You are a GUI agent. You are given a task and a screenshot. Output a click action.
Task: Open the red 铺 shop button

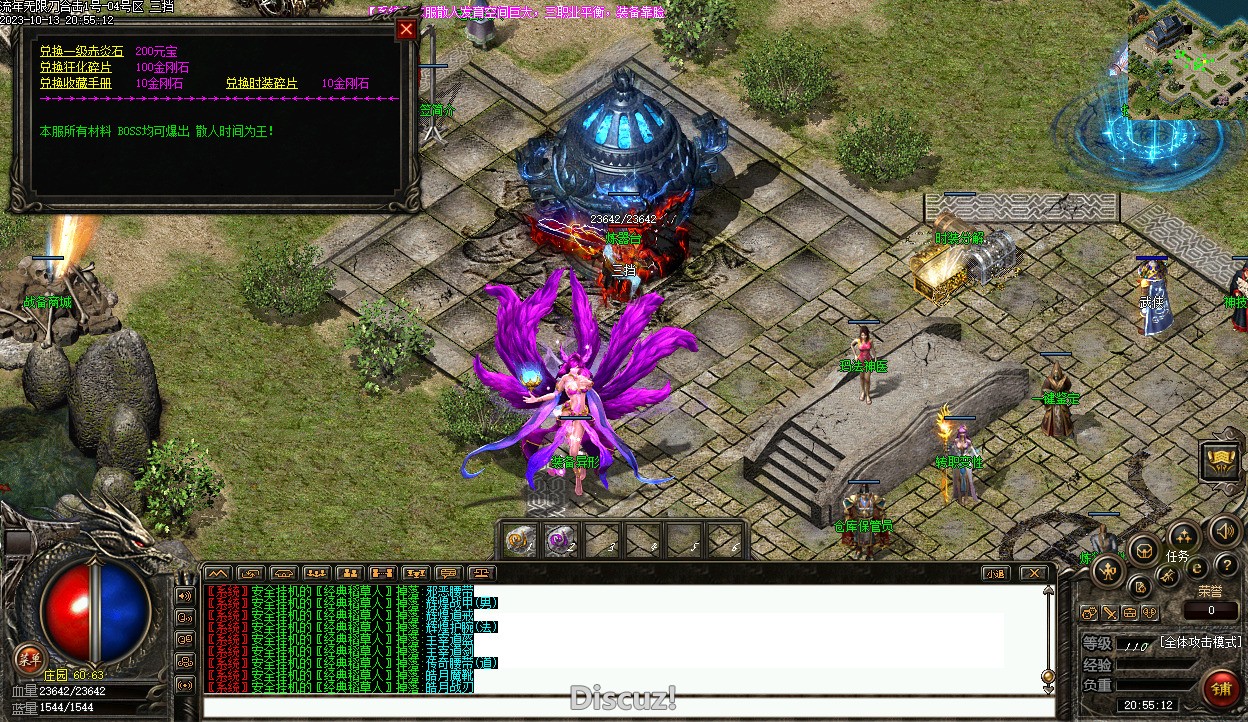click(1221, 690)
